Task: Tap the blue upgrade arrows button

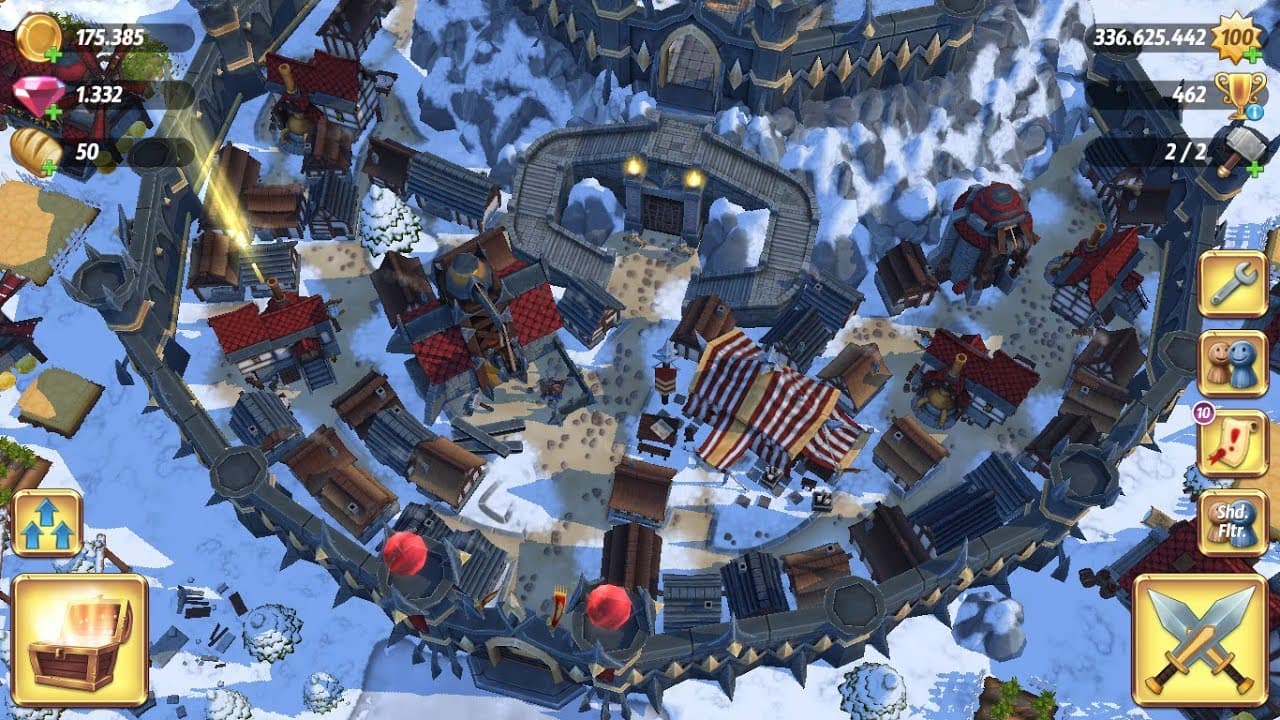Action: 47,522
